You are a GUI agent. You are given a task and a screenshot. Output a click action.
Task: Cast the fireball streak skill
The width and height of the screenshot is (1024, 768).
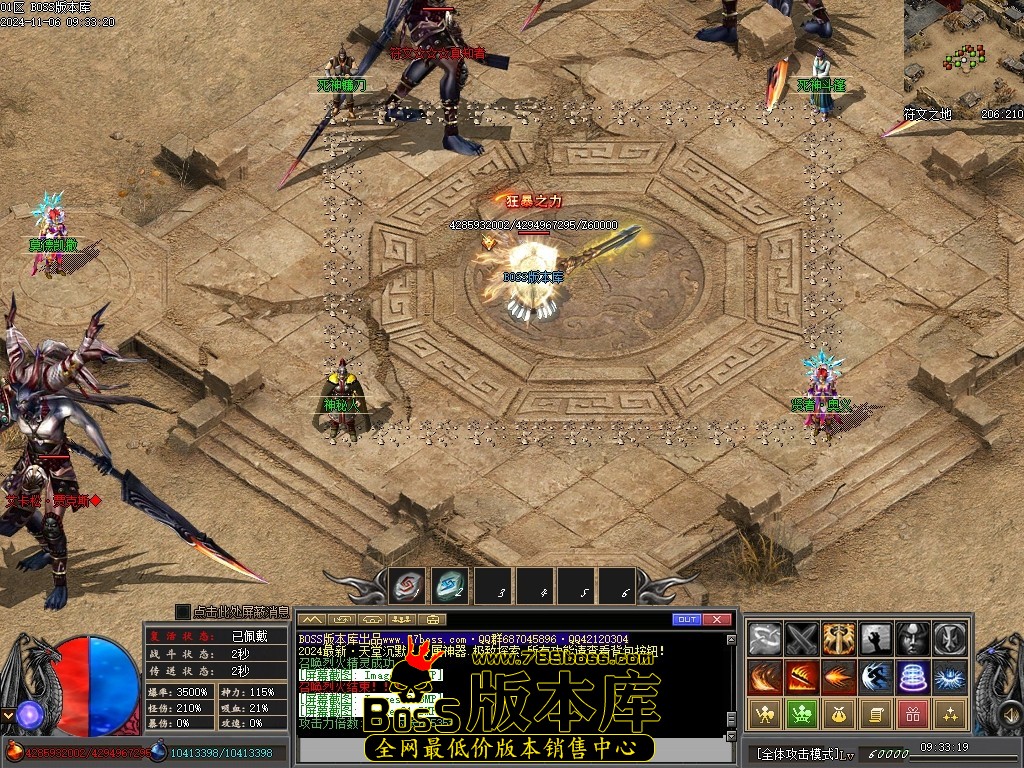click(x=839, y=677)
